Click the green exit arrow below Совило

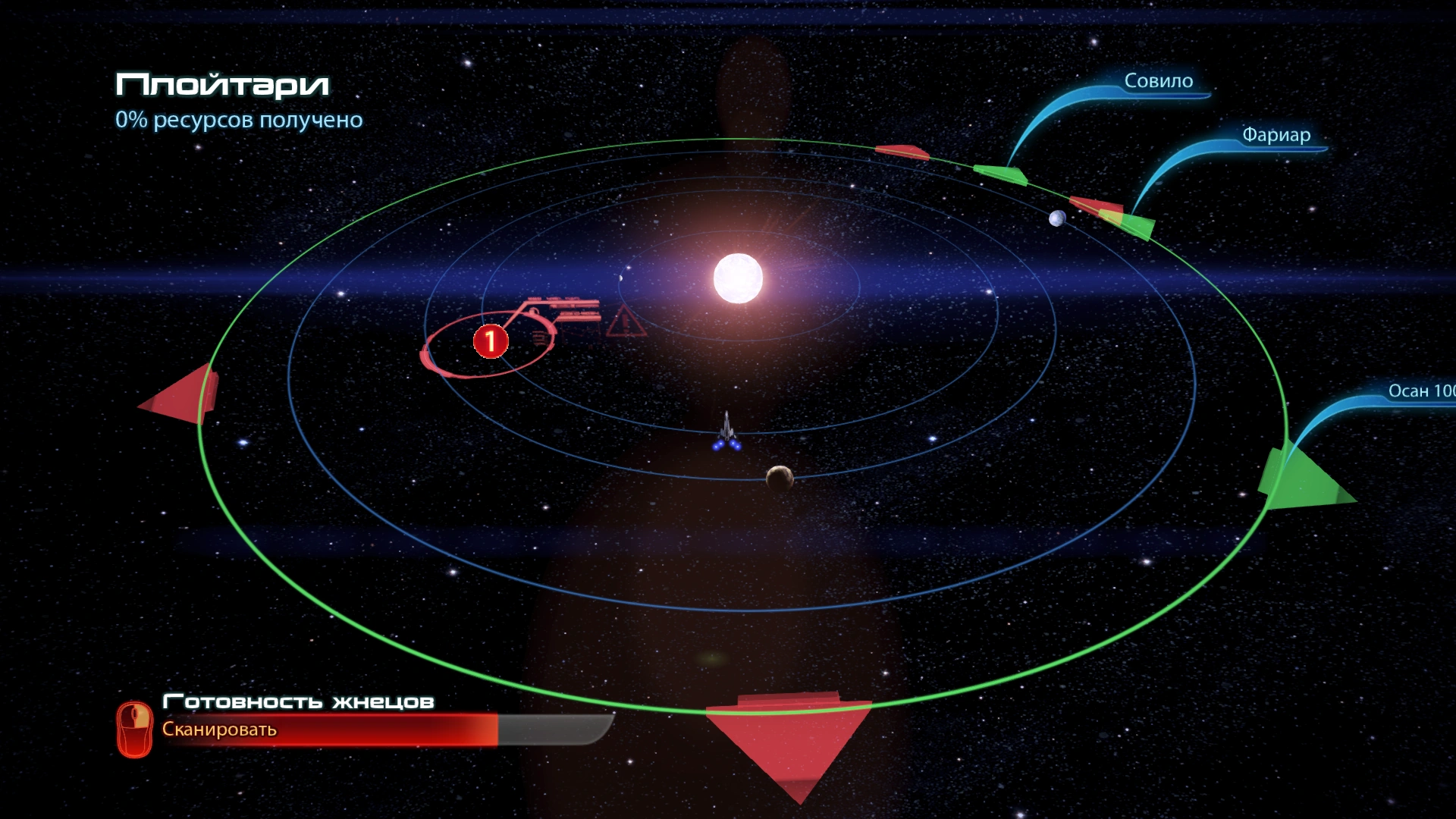[1001, 174]
